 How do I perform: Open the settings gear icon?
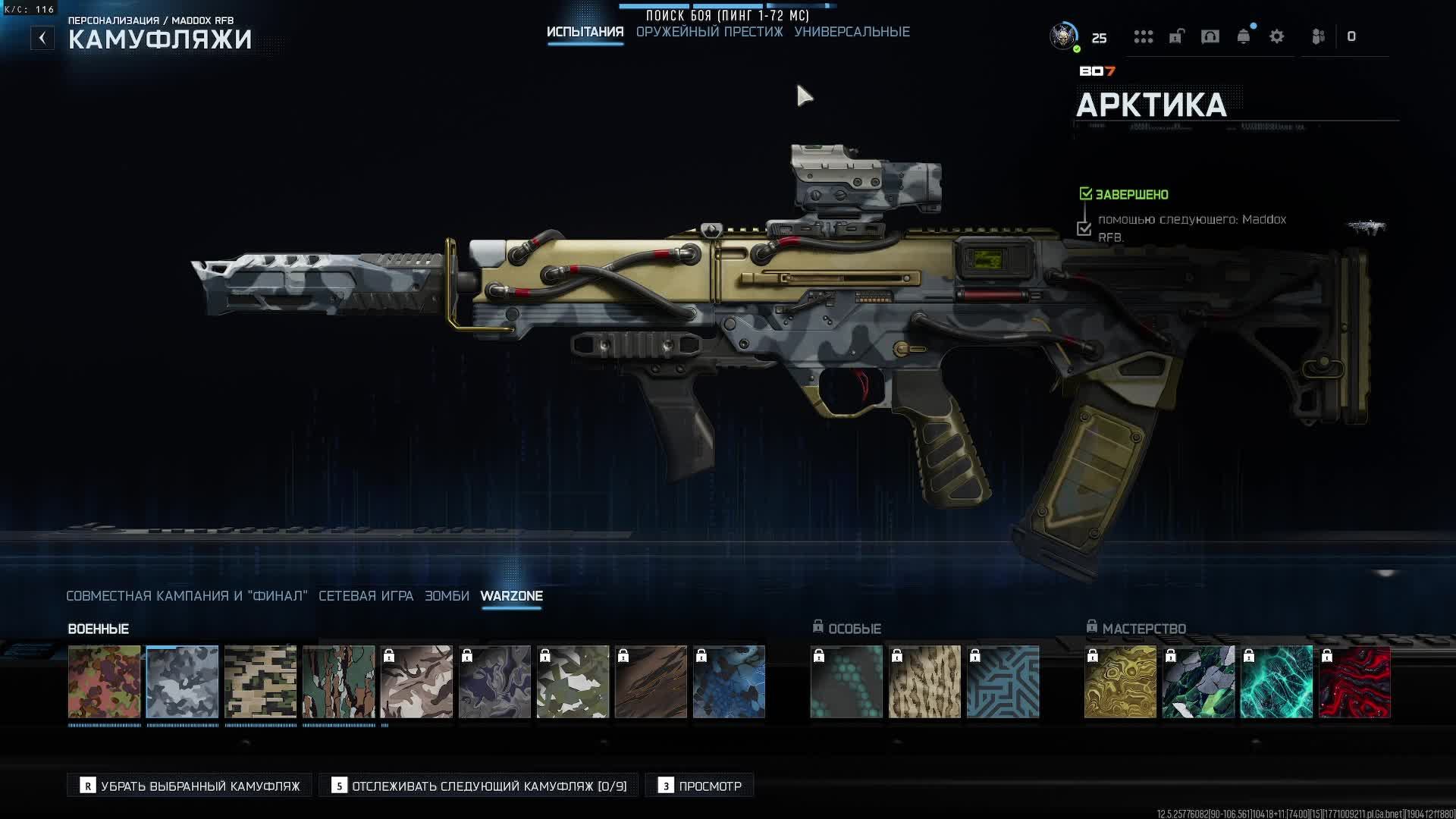(1276, 36)
